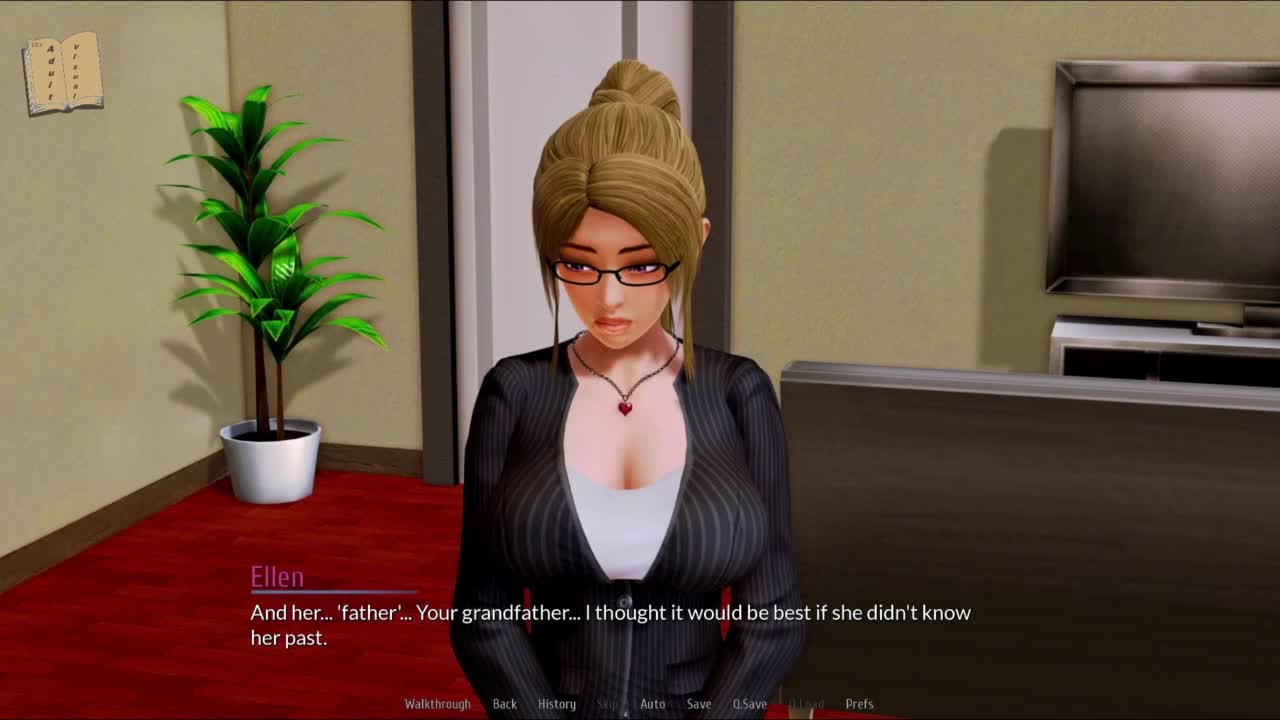Go Back to the previous dialogue line

coord(504,704)
